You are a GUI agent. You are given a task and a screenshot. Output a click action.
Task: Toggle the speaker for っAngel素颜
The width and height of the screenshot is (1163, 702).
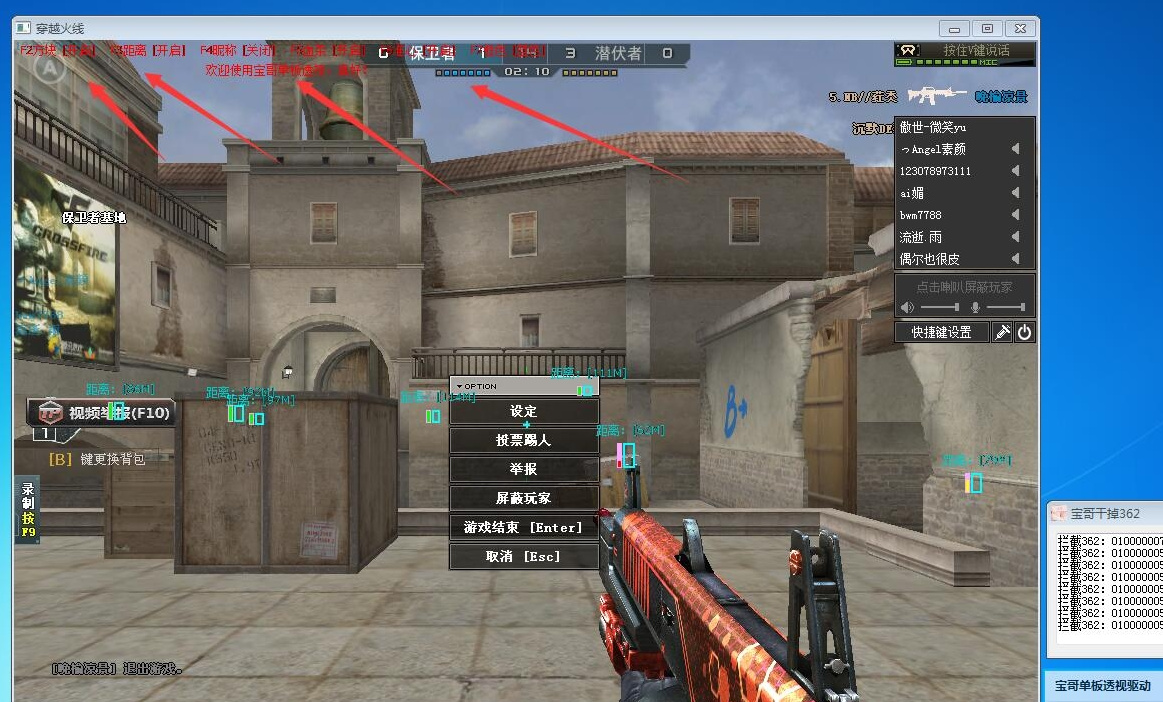pyautogui.click(x=1015, y=149)
